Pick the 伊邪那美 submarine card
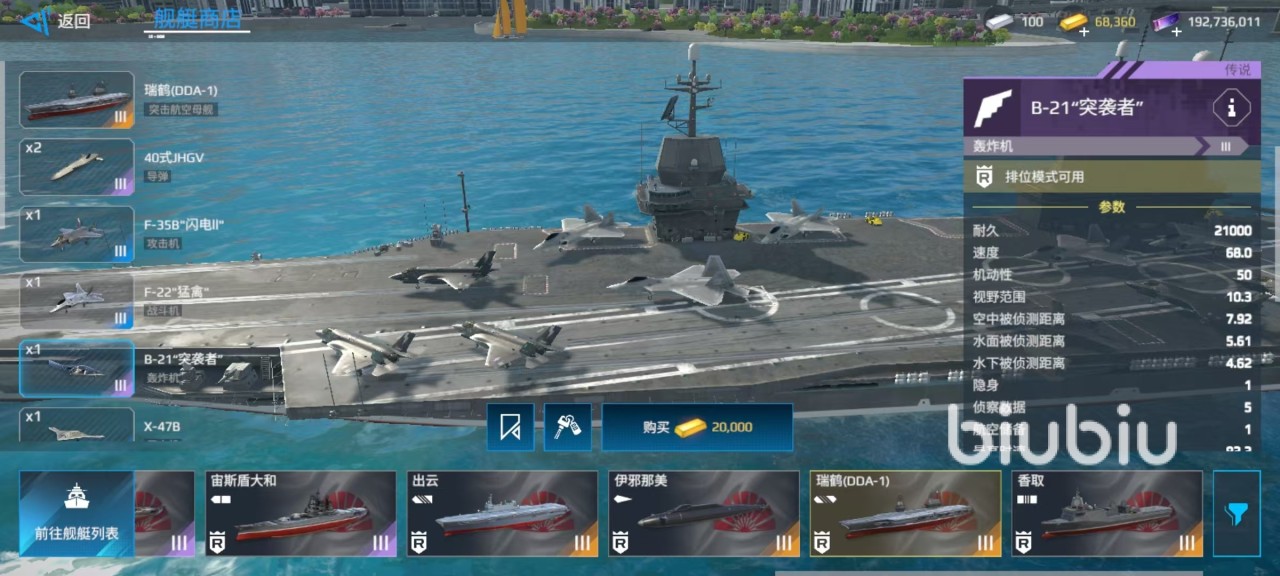 [704, 514]
